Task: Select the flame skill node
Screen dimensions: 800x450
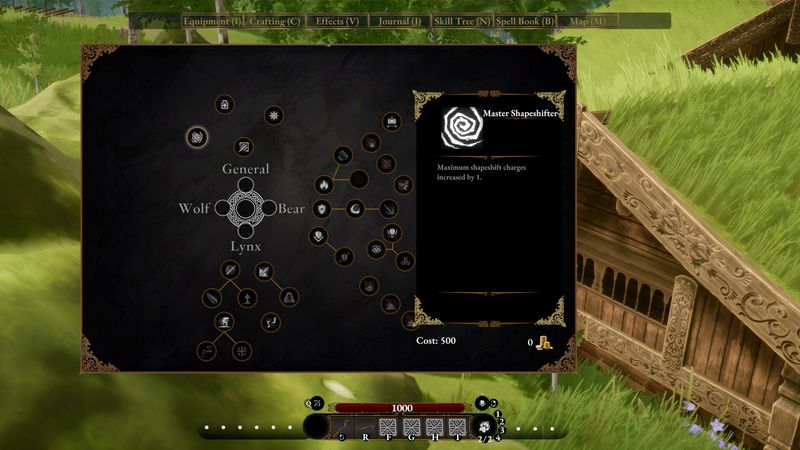Action: pos(323,185)
